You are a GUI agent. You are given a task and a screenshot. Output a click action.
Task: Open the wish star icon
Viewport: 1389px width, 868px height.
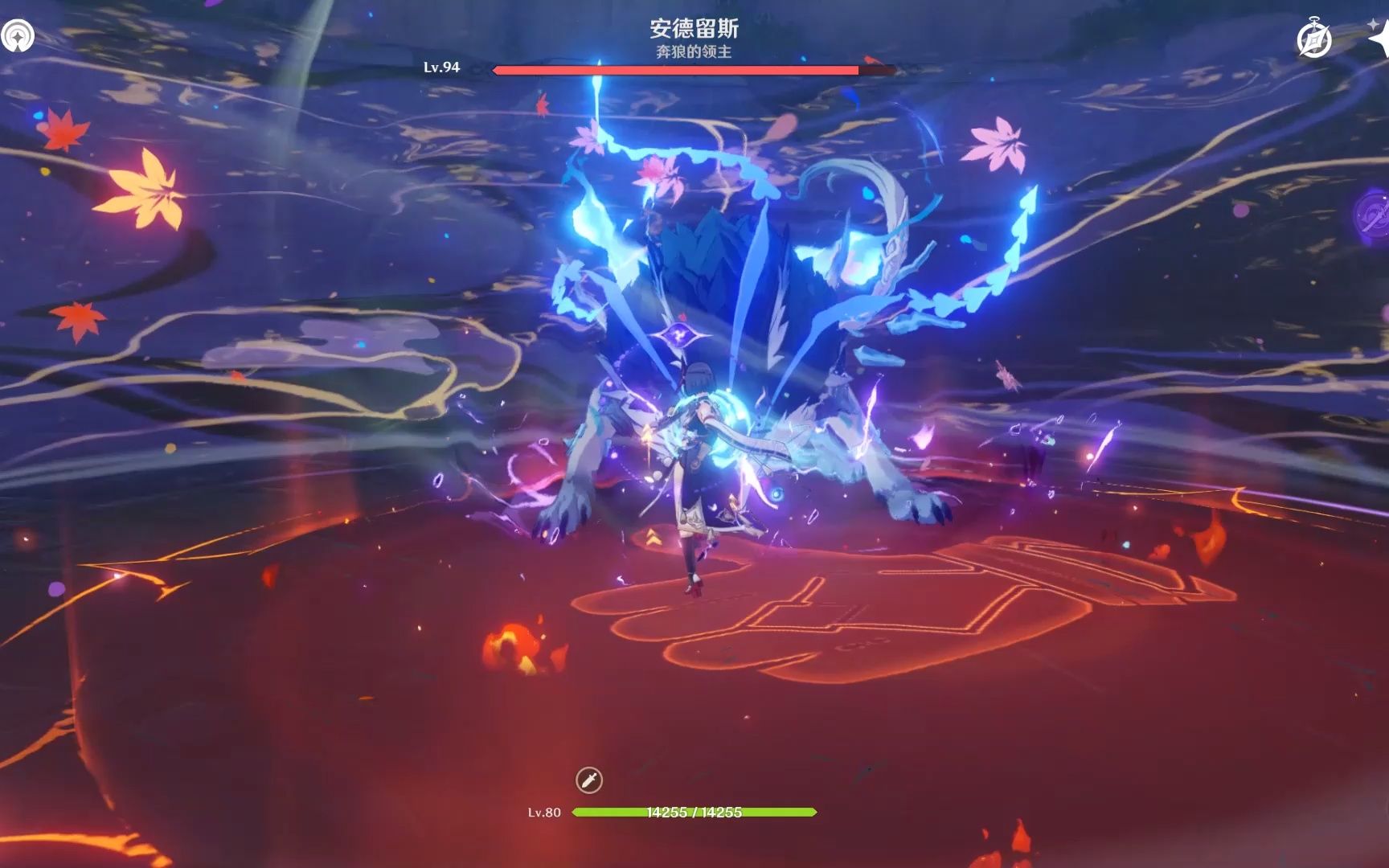1379,36
